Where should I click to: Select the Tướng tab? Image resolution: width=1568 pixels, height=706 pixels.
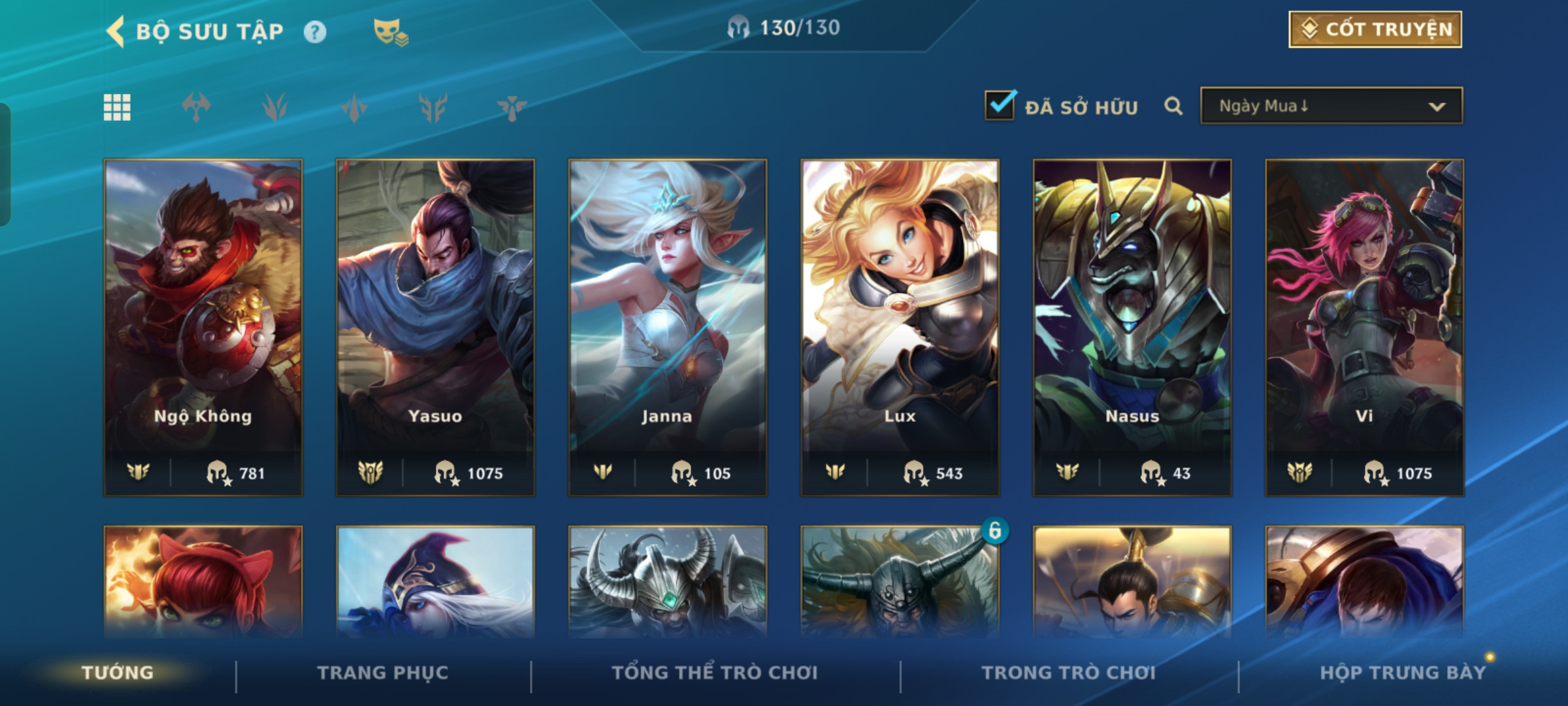click(118, 673)
